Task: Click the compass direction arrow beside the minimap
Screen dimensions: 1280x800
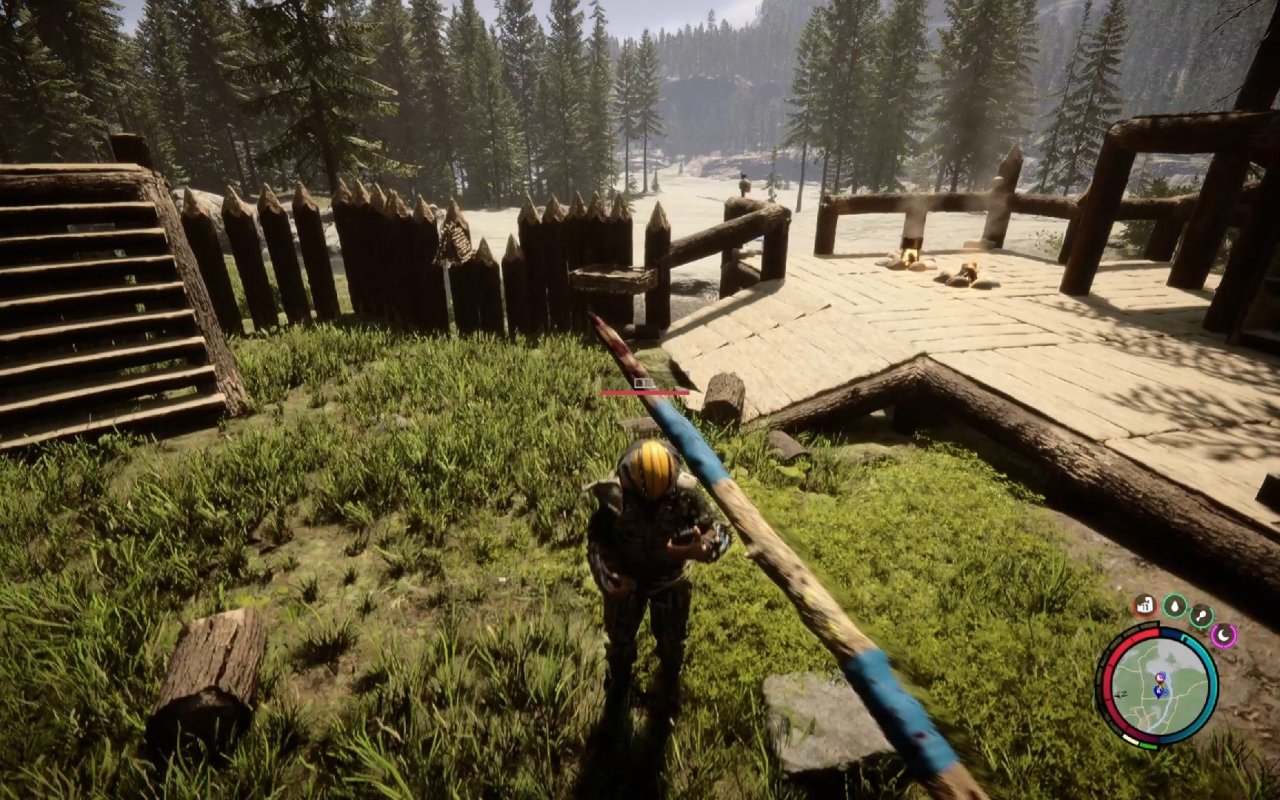Action: pyautogui.click(x=1121, y=694)
